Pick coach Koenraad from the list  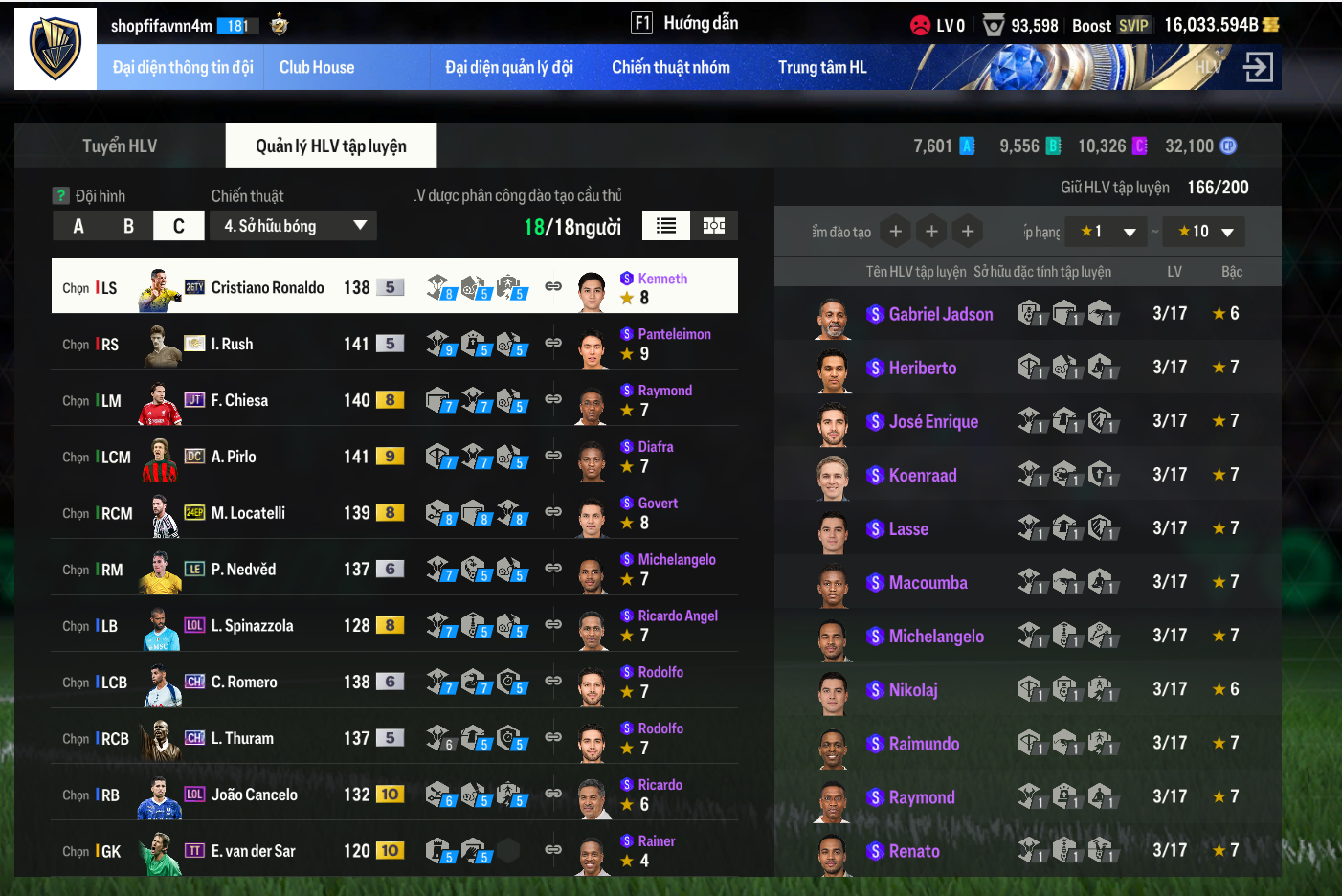point(922,475)
